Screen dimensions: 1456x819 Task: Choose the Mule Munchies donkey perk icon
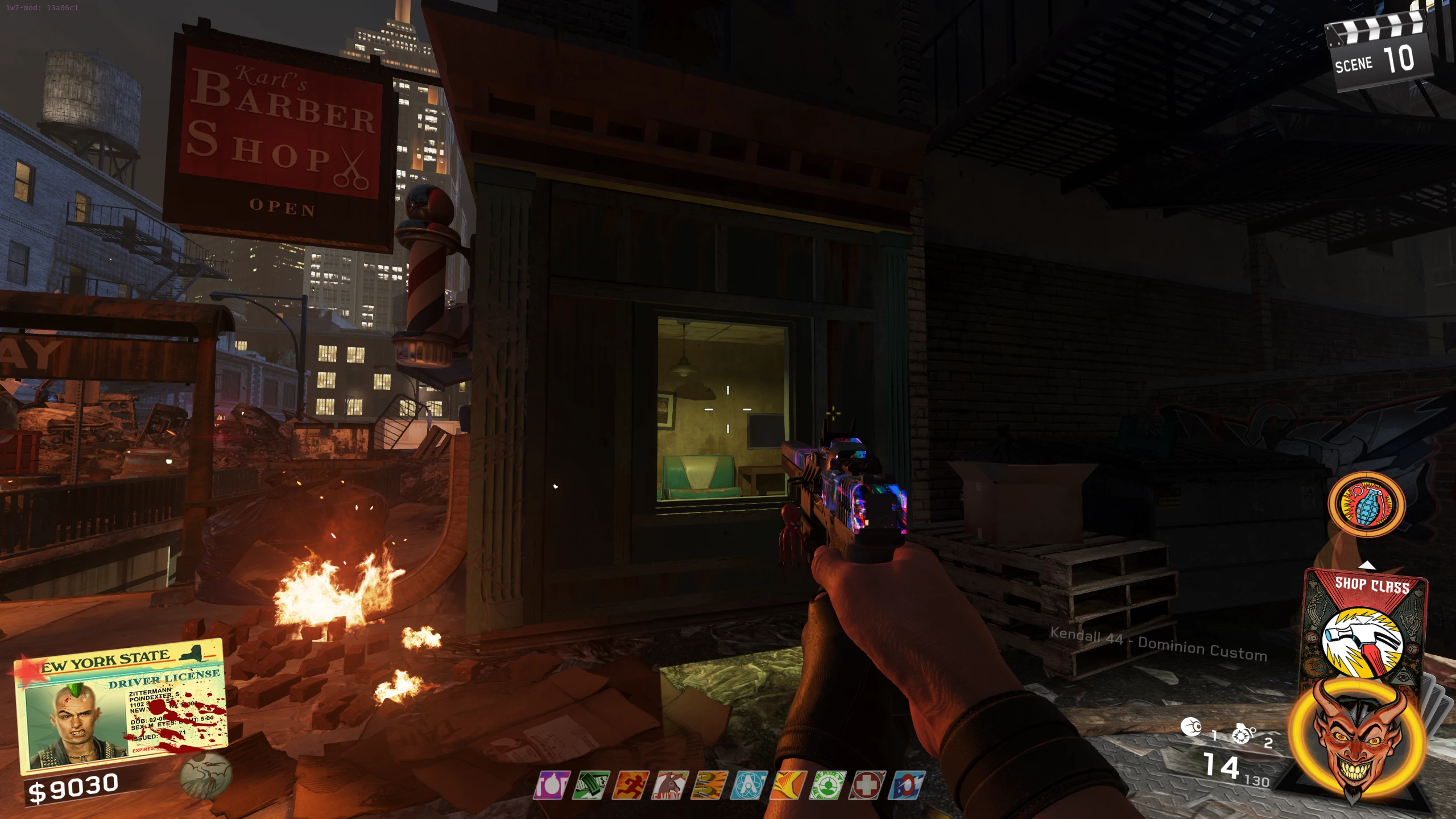click(670, 785)
